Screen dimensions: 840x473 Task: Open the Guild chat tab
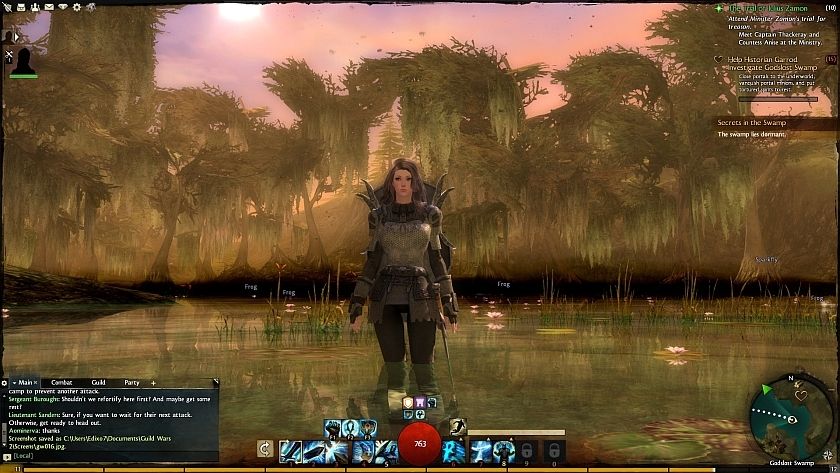pyautogui.click(x=98, y=382)
